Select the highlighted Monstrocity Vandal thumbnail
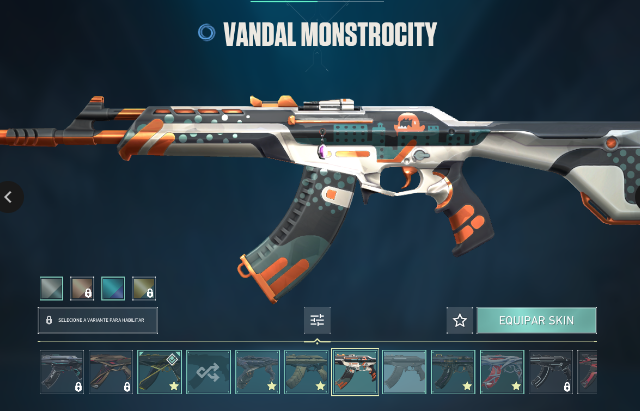 [355, 372]
